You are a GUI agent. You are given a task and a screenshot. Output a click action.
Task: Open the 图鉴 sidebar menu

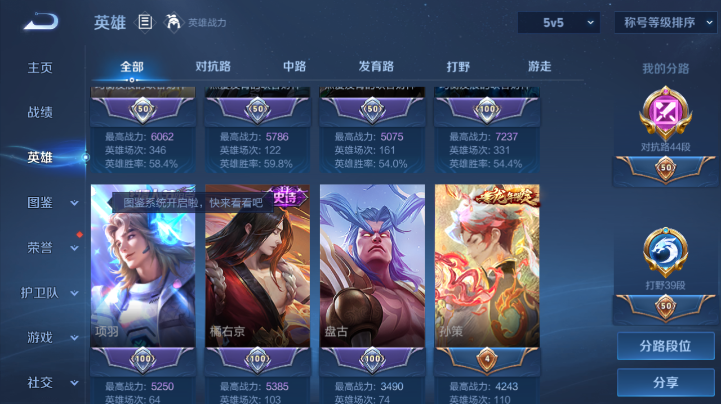tap(40, 202)
